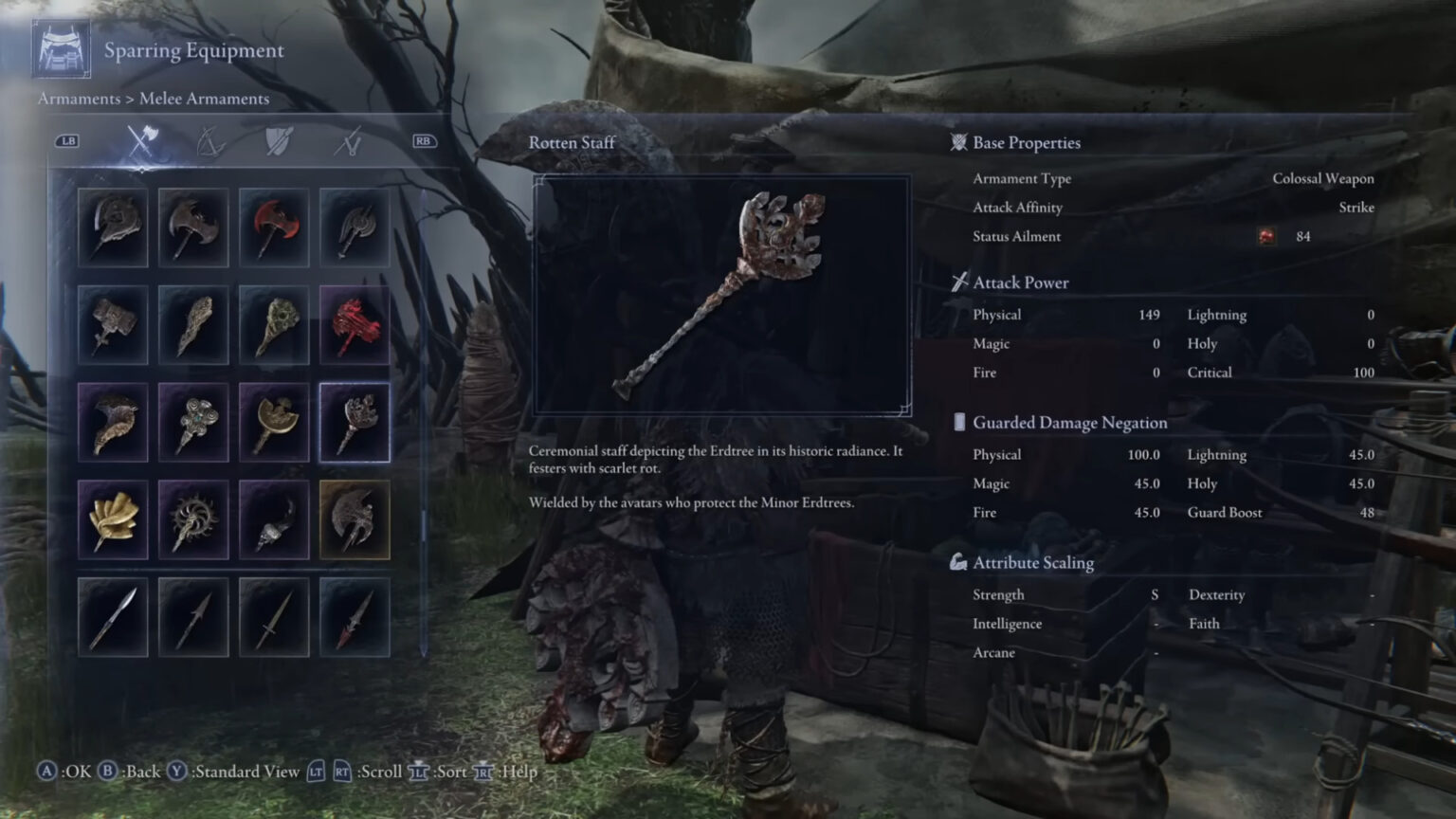This screenshot has height=819, width=1456.
Task: Select the melee armaments axe tab icon
Action: coord(142,139)
